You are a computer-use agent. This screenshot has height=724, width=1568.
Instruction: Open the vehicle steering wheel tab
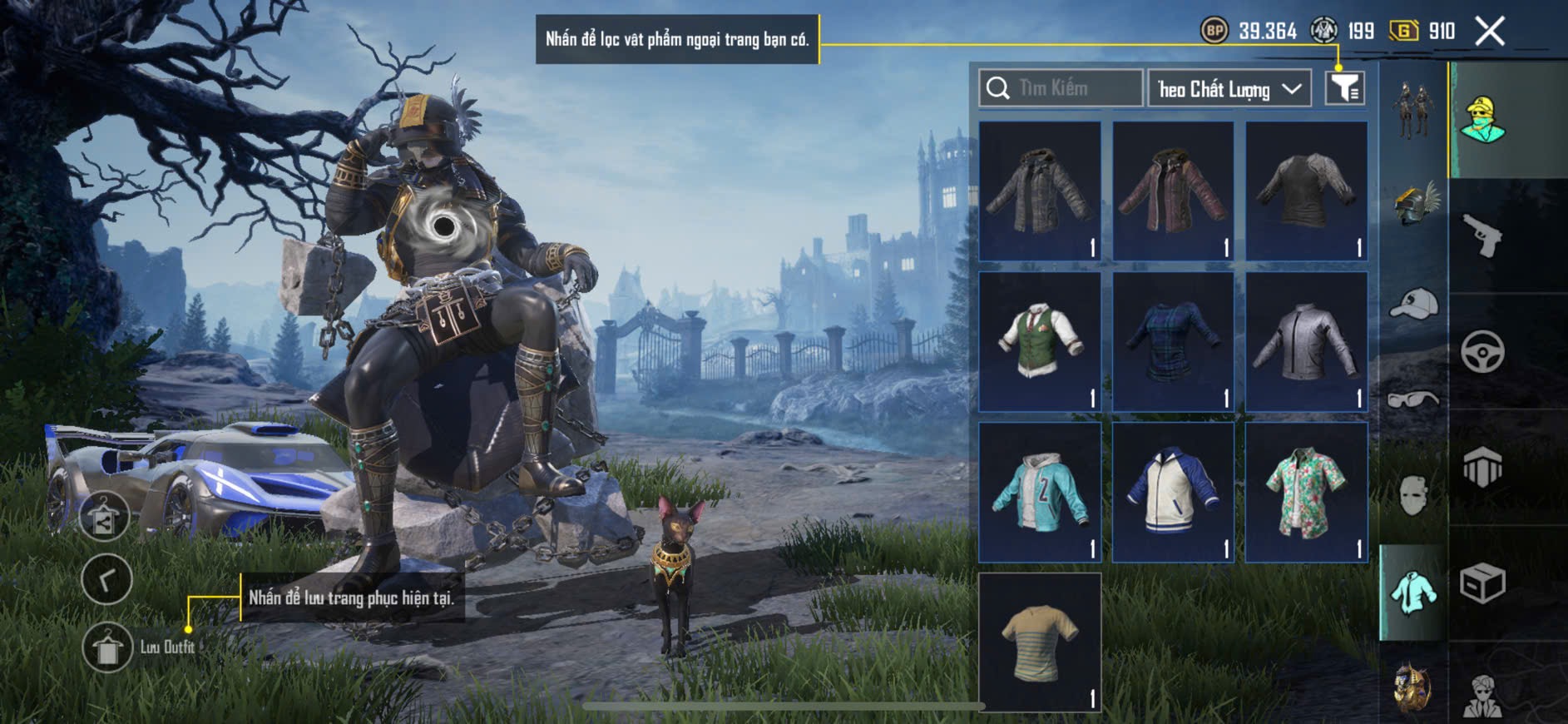pyautogui.click(x=1482, y=351)
